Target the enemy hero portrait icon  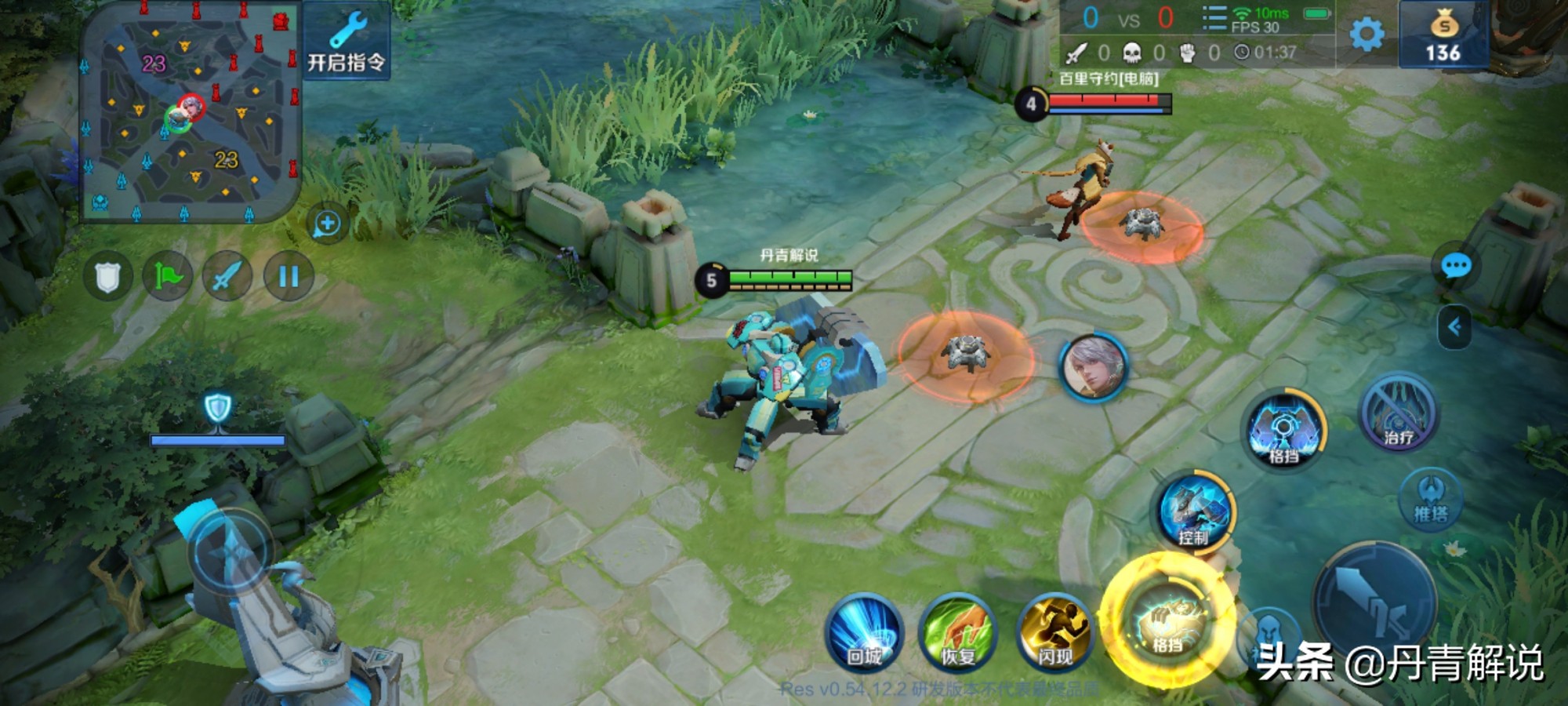coord(1093,367)
